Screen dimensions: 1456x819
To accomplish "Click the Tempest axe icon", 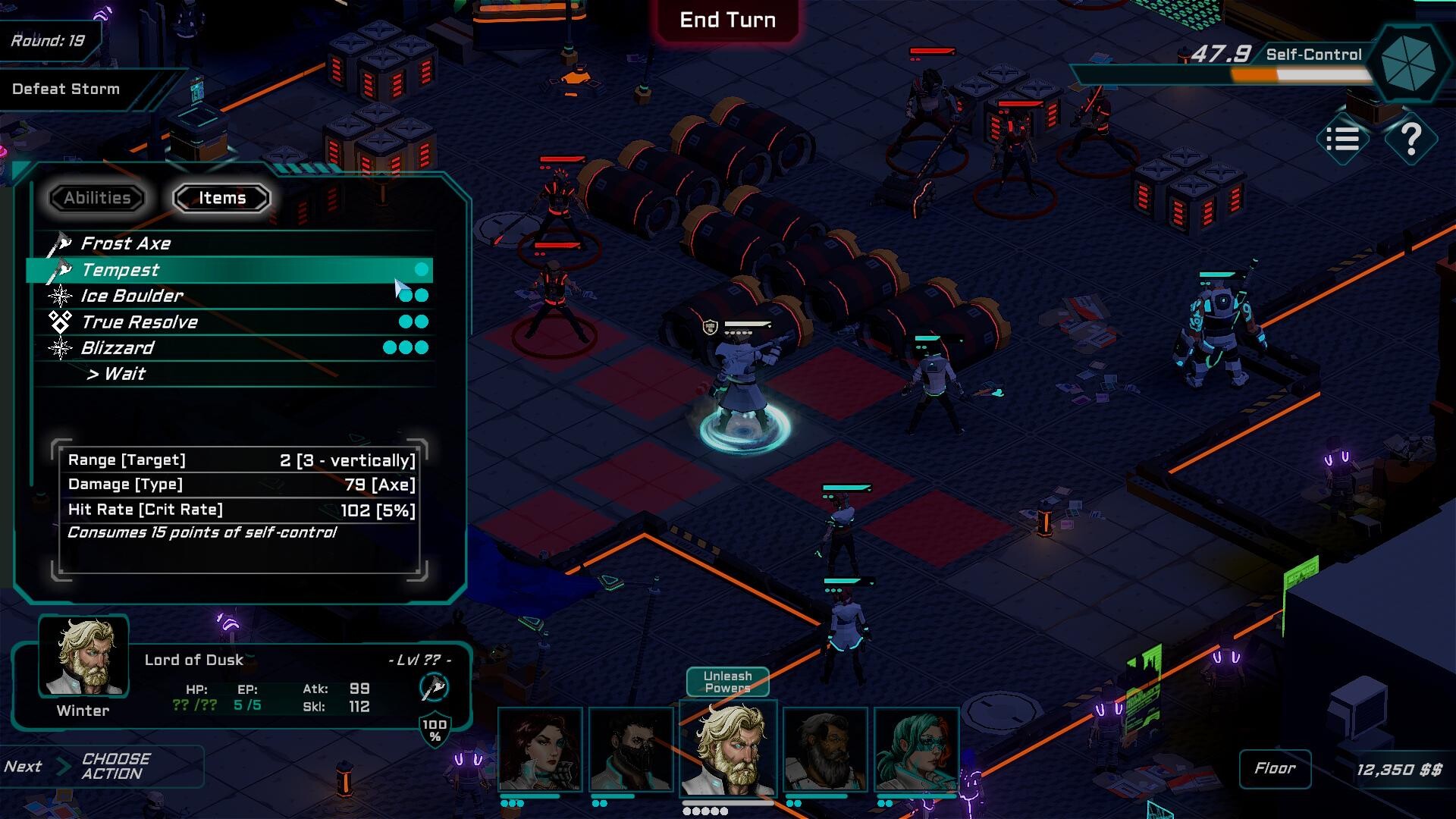I will pos(61,270).
